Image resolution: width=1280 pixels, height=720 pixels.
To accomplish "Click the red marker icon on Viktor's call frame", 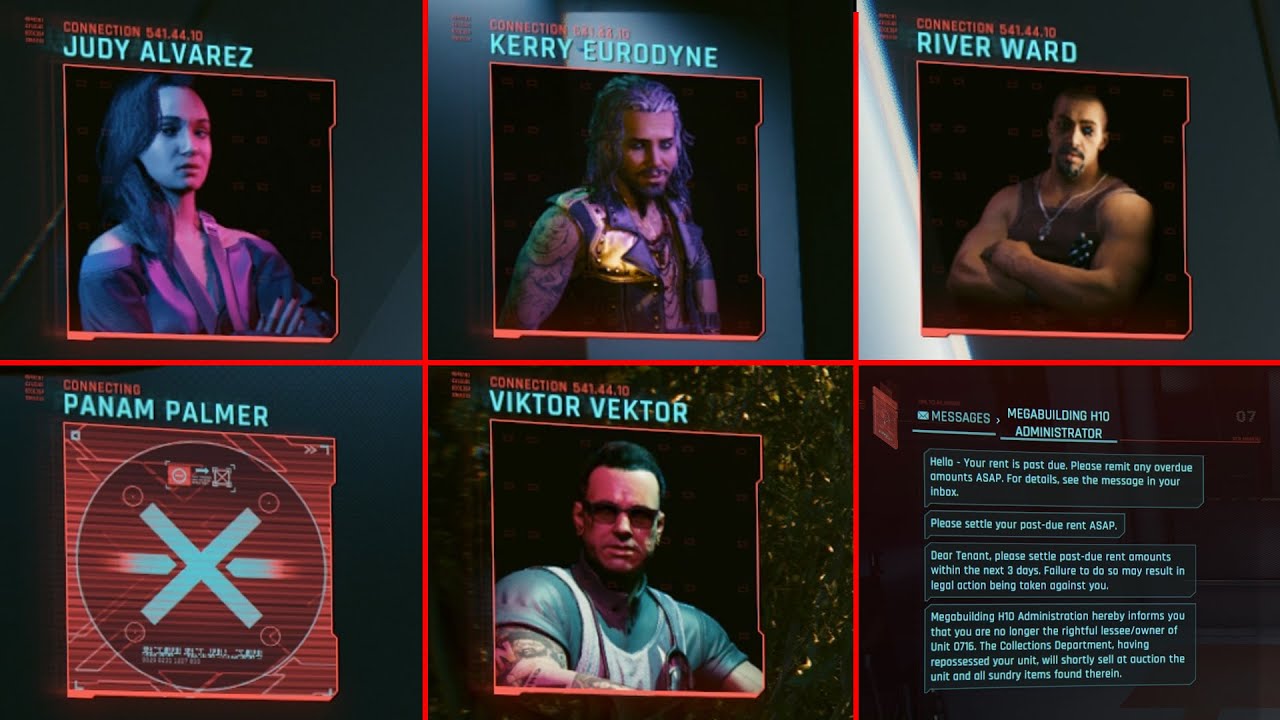I will point(460,385).
